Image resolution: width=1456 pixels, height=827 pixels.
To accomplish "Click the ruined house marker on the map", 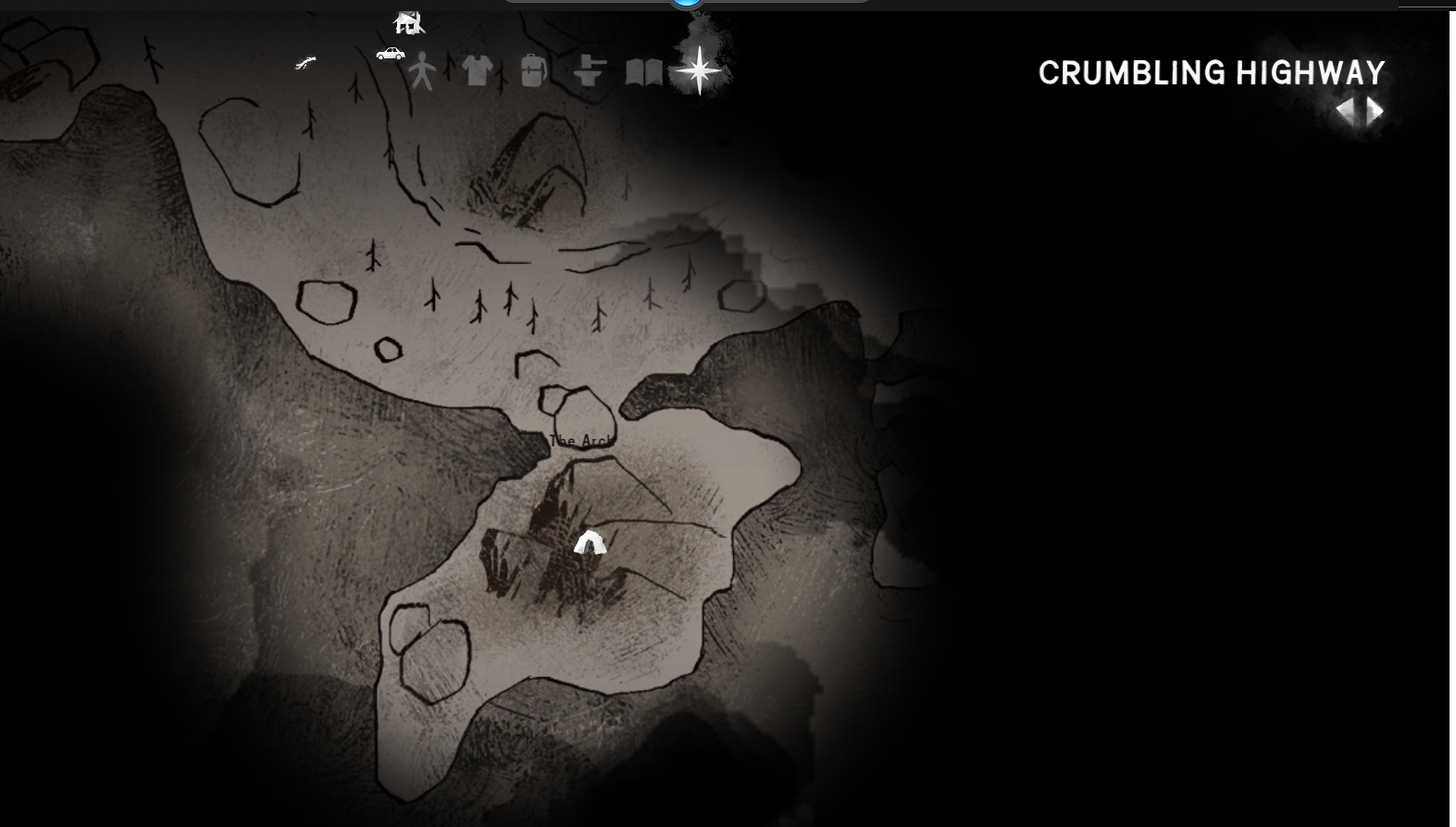I will coord(408,22).
